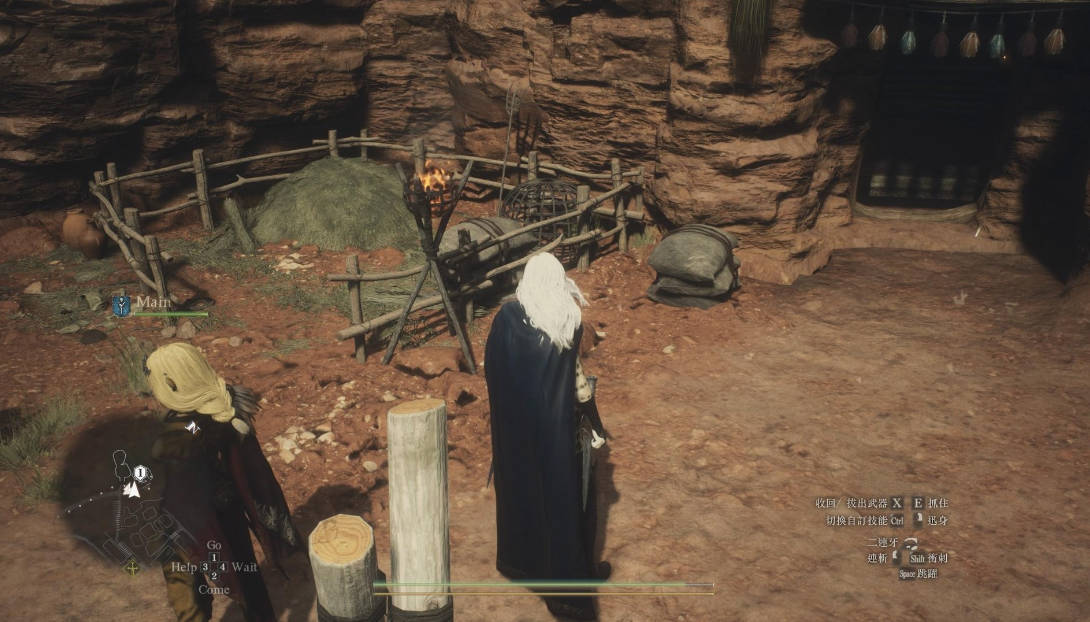Viewport: 1090px width, 622px height.
Task: Click the blue mage emblem beside Main
Action: coord(121,305)
